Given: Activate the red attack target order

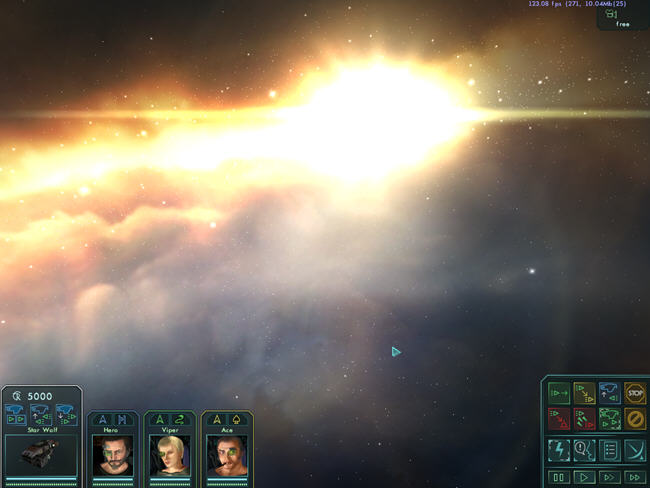Looking at the screenshot, I should coord(559,419).
